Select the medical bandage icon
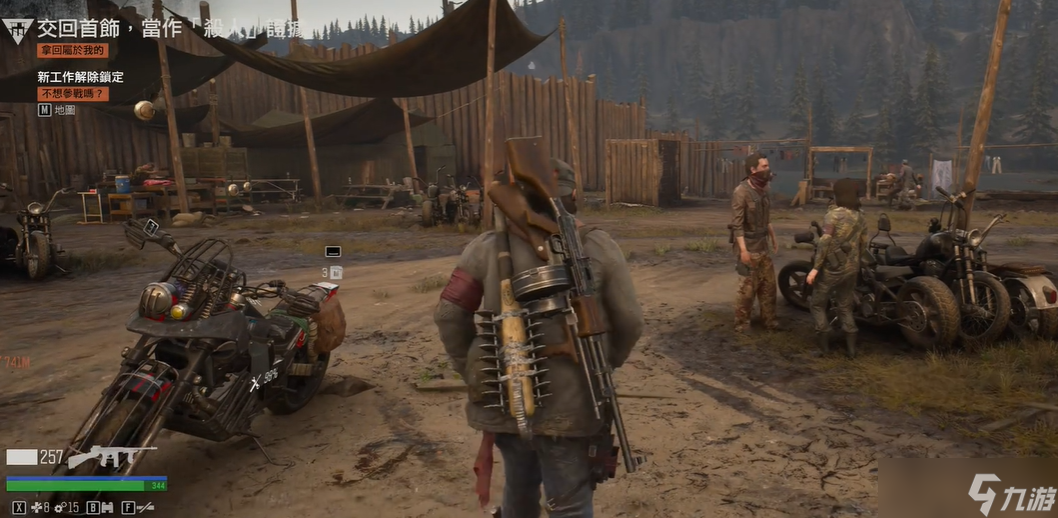 (37, 508)
